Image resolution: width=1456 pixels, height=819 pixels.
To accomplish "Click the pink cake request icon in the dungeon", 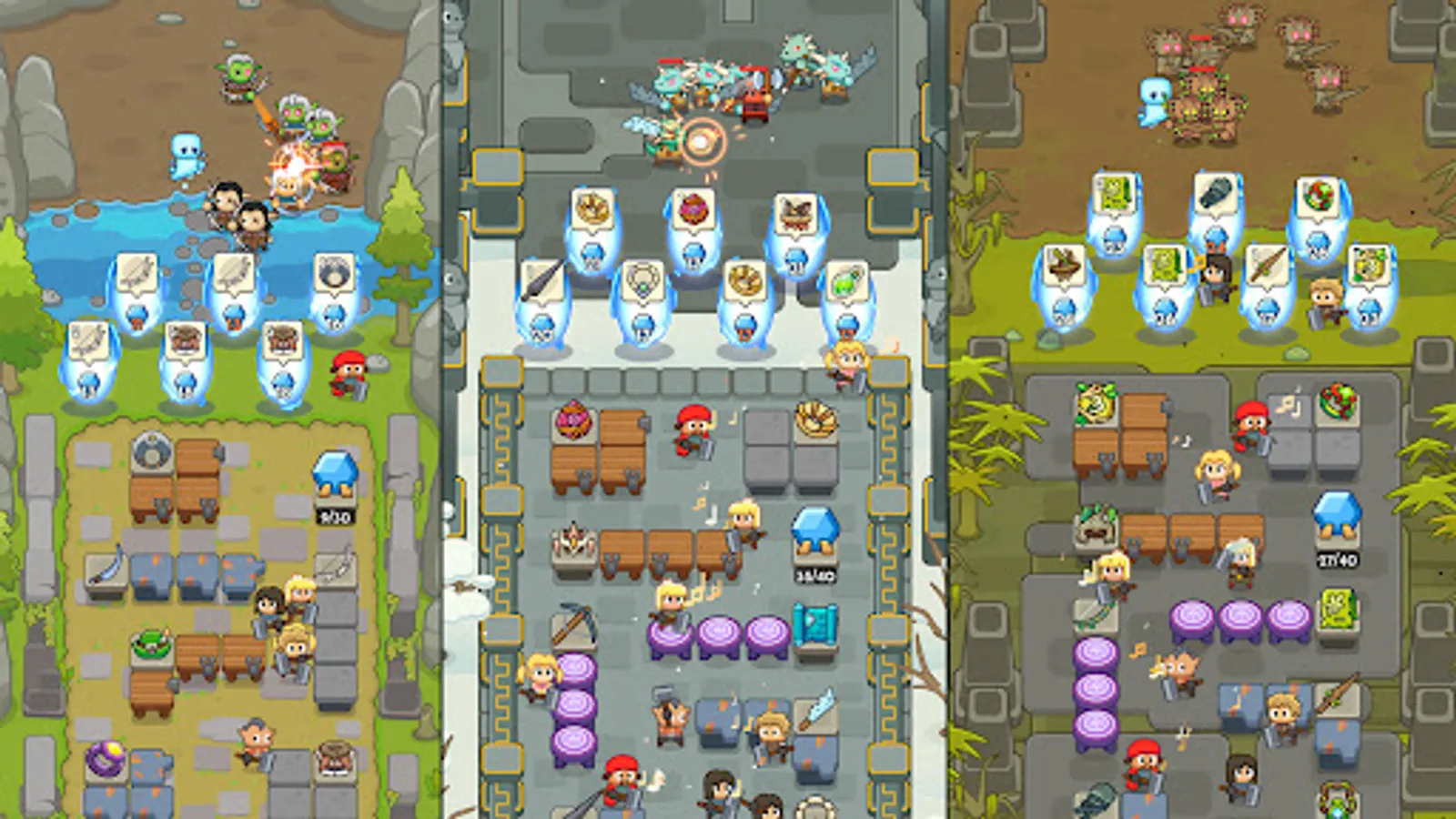I will 693,209.
